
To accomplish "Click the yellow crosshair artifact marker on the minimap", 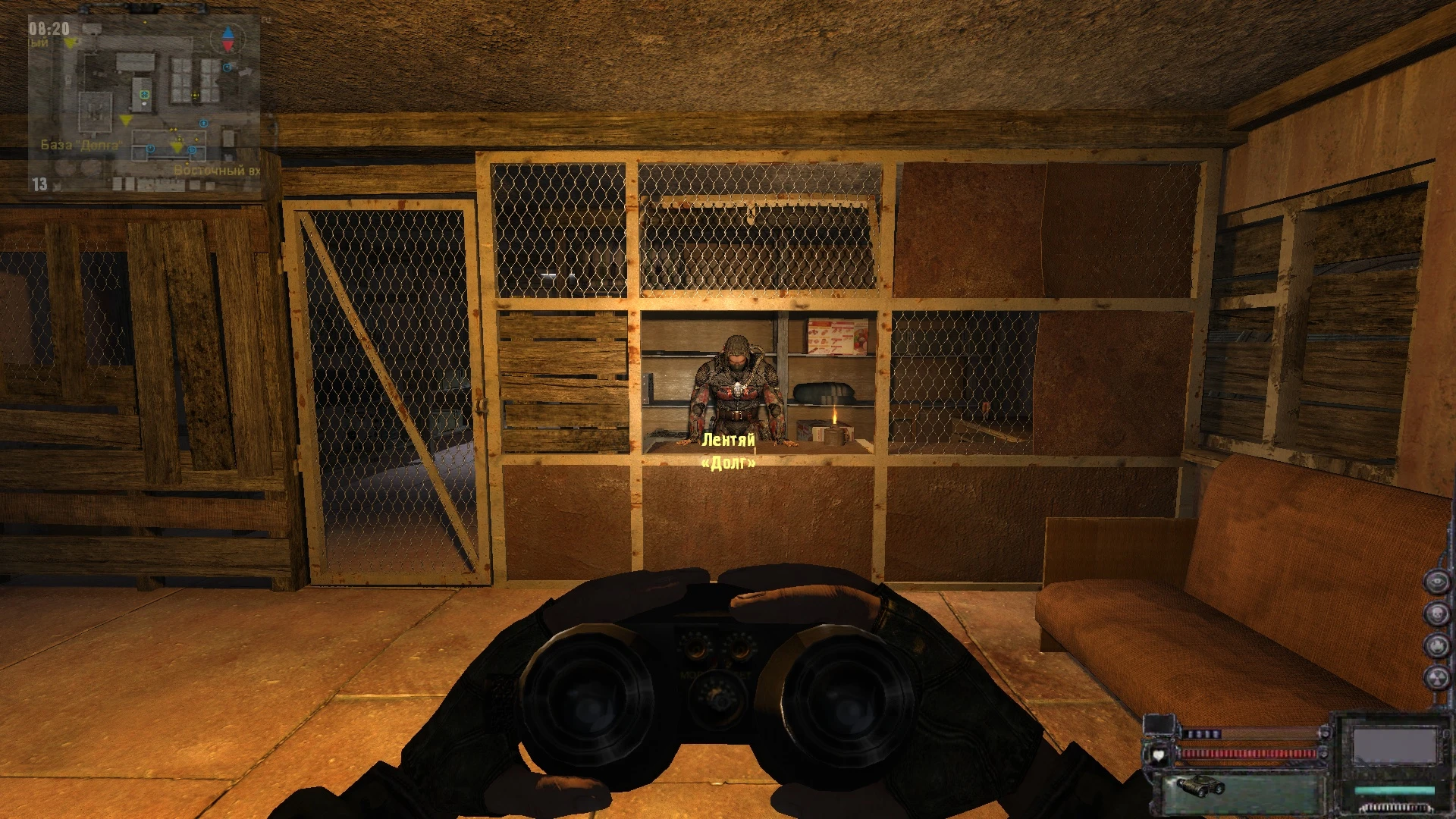I will coord(195,95).
